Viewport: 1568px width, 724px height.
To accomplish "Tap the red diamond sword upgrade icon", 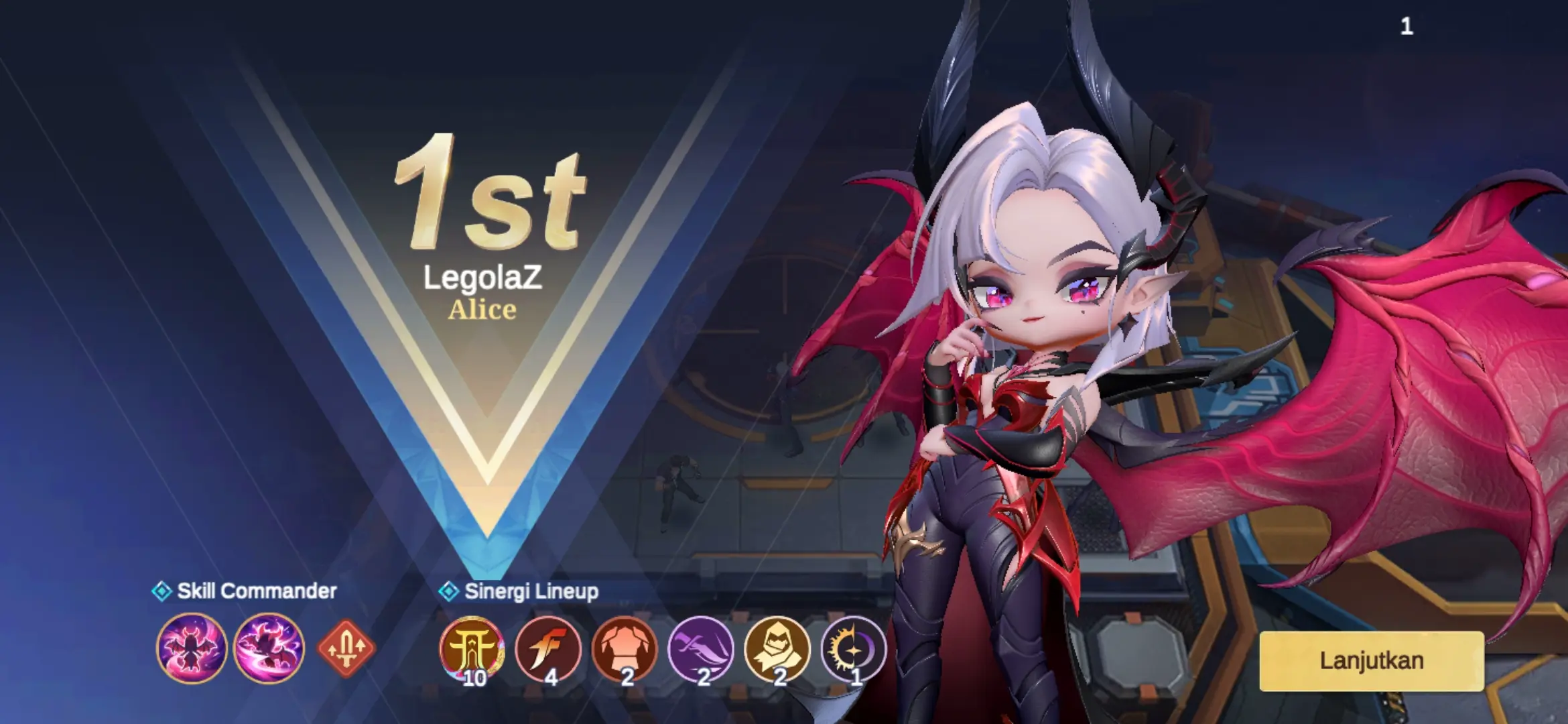I will [x=346, y=648].
